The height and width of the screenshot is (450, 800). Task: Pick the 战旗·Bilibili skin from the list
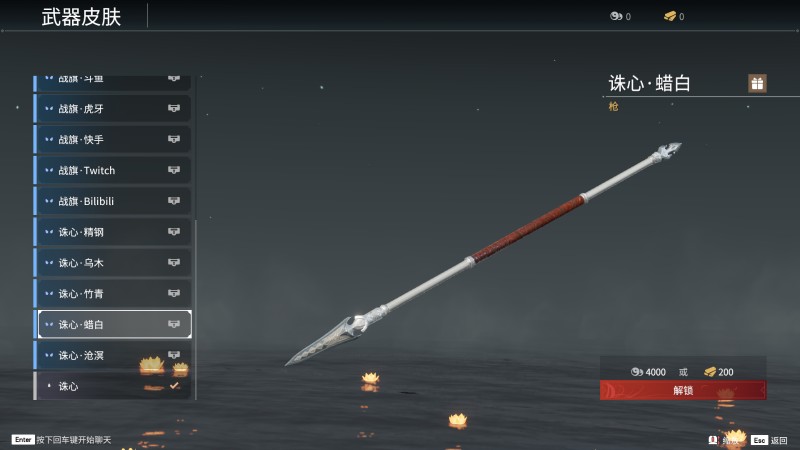click(x=113, y=201)
